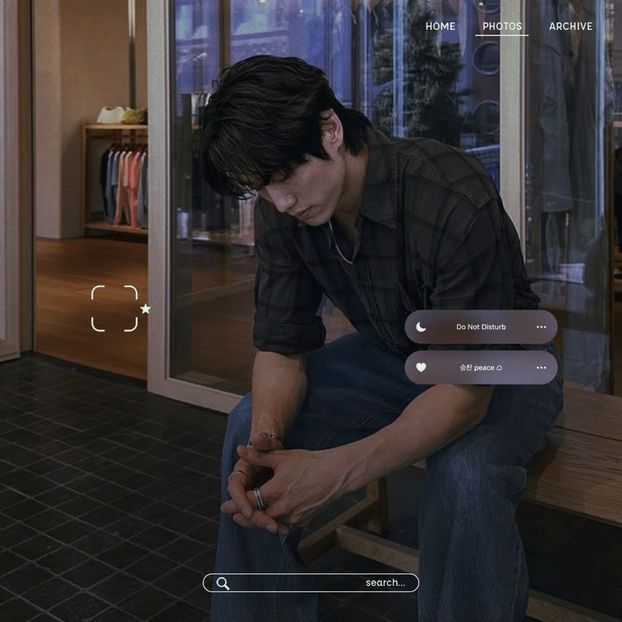Open the ARCHIVE section
The width and height of the screenshot is (622, 622).
pyautogui.click(x=570, y=26)
